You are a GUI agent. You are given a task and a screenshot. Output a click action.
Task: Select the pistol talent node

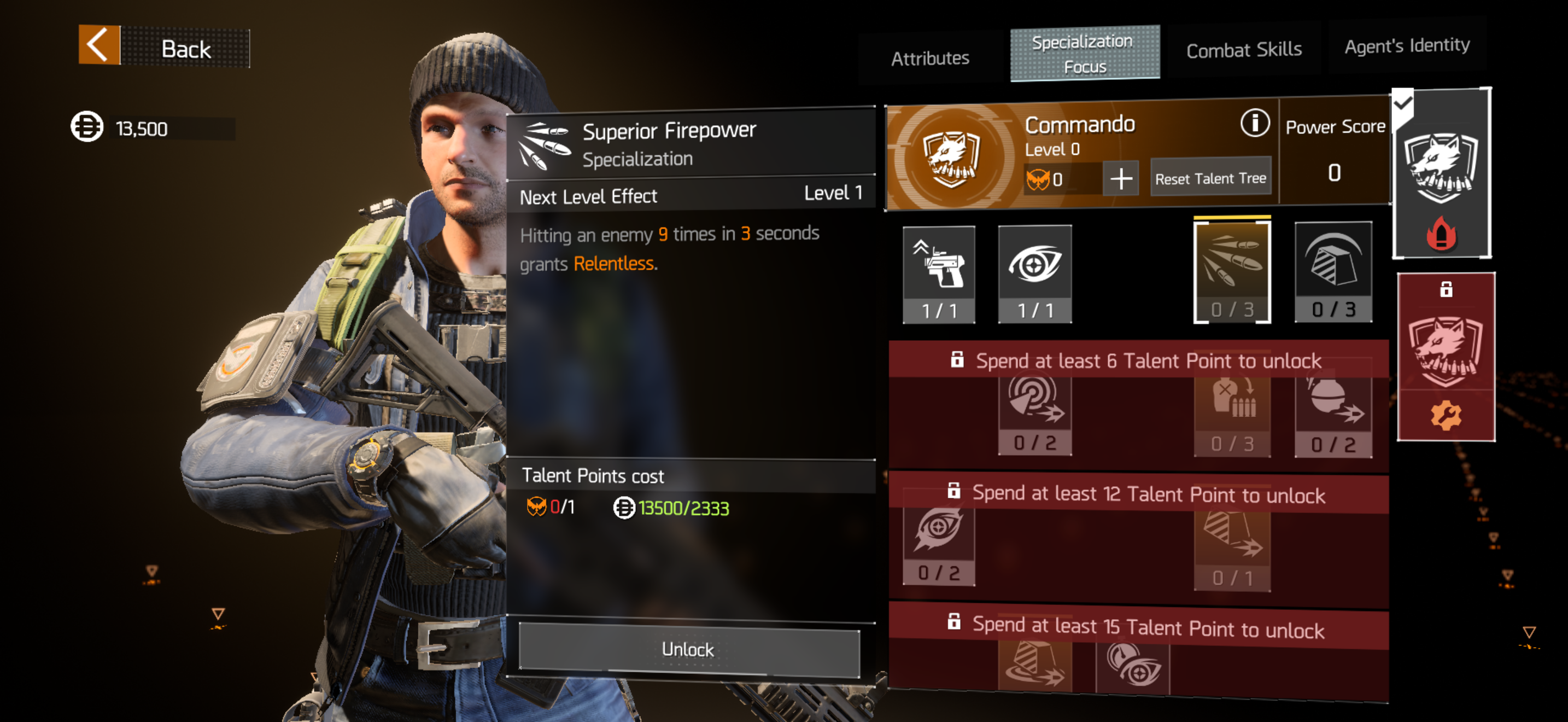[939, 273]
